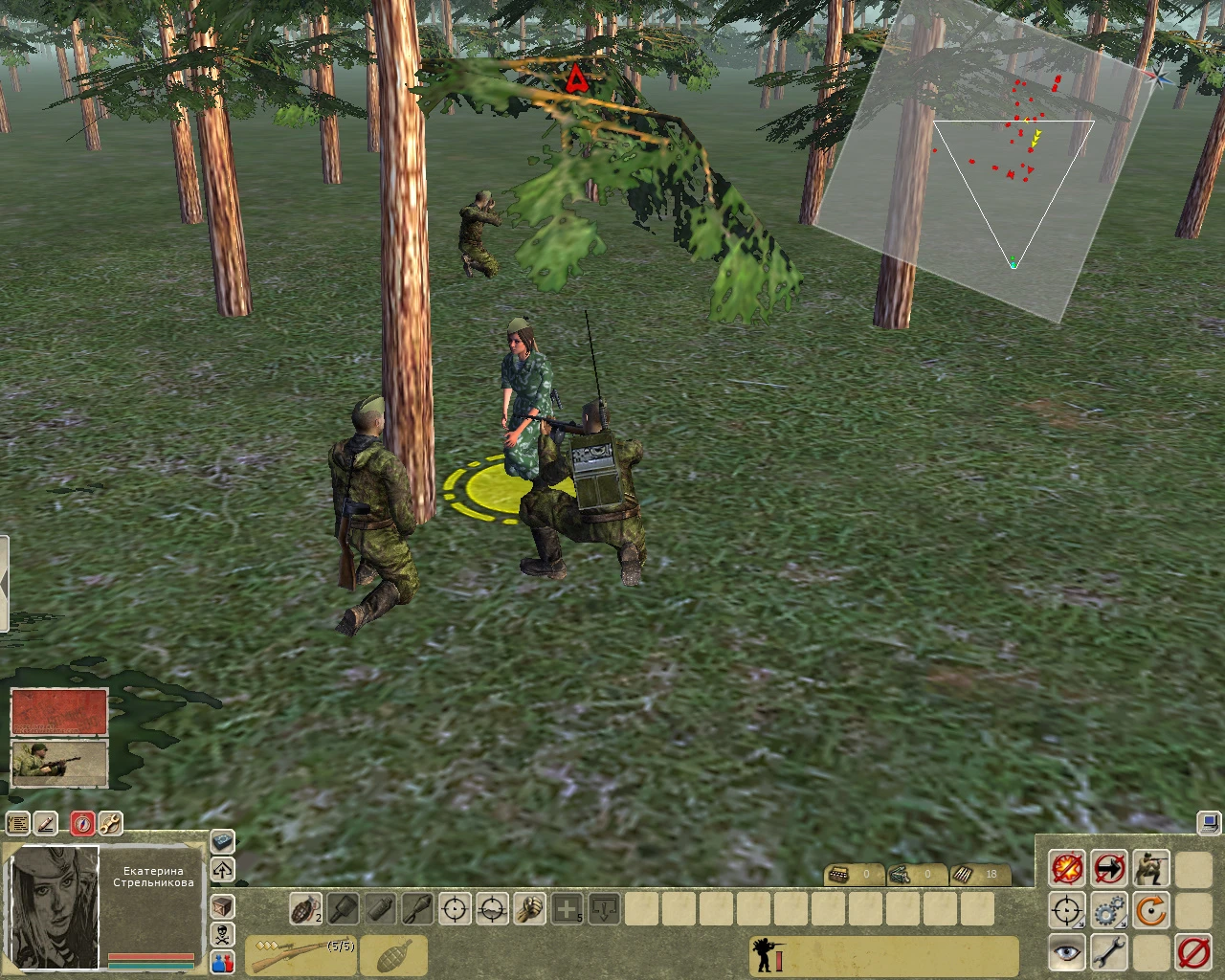Viewport: 1225px width, 980px height.
Task: Toggle the hold fire order
Action: [1066, 869]
